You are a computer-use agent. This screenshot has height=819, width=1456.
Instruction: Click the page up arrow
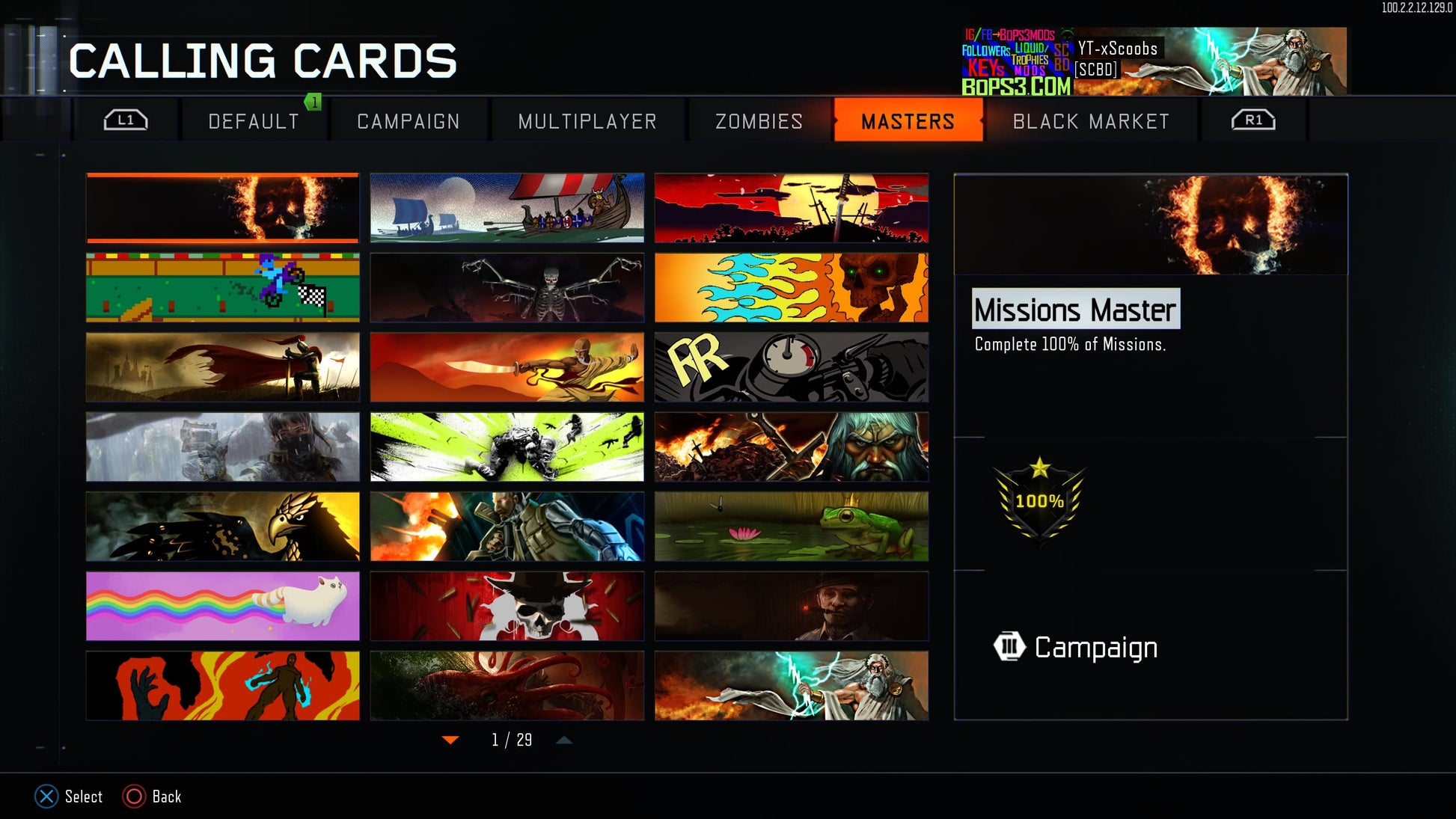(564, 740)
